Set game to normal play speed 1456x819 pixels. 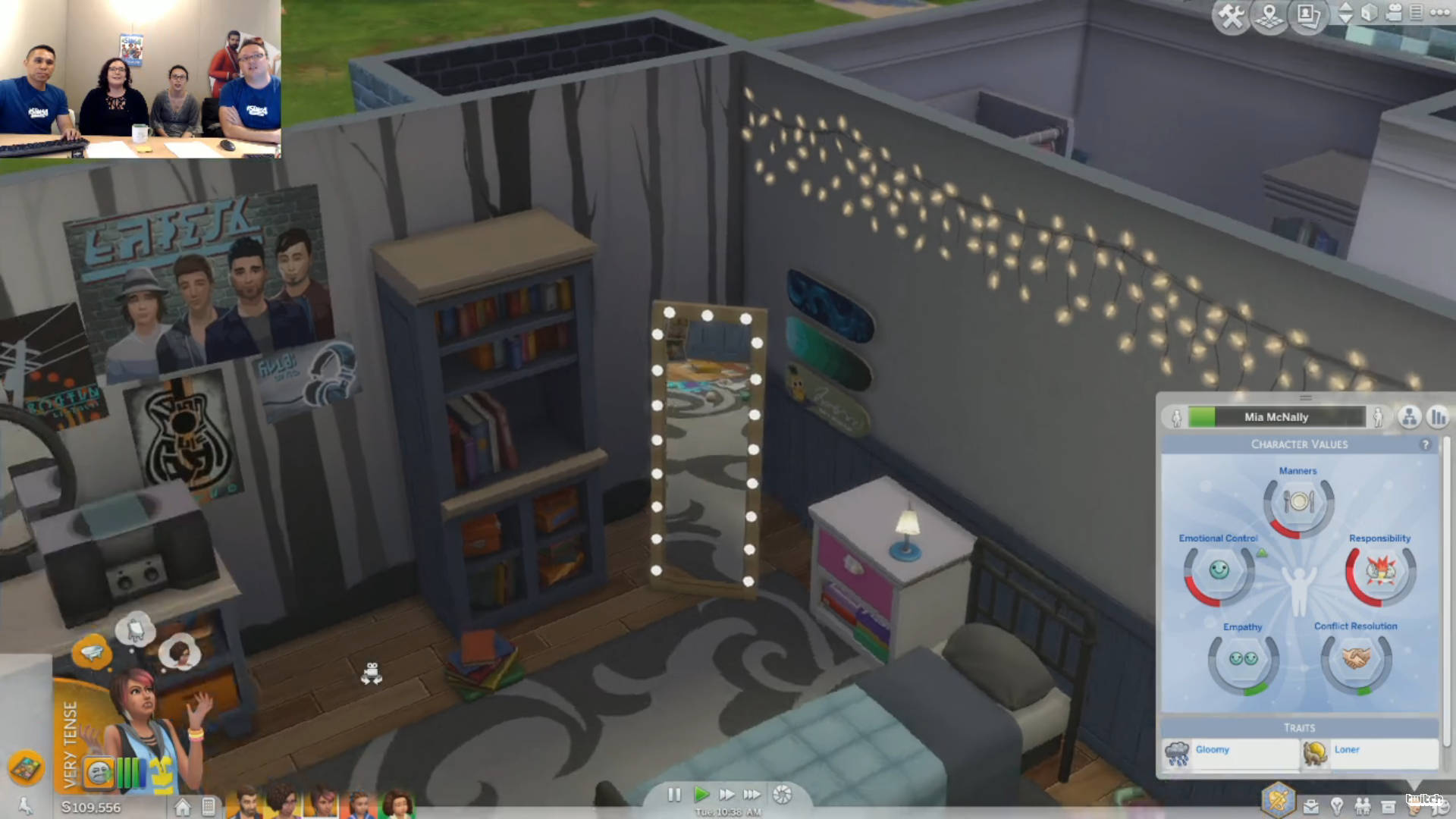(x=701, y=794)
